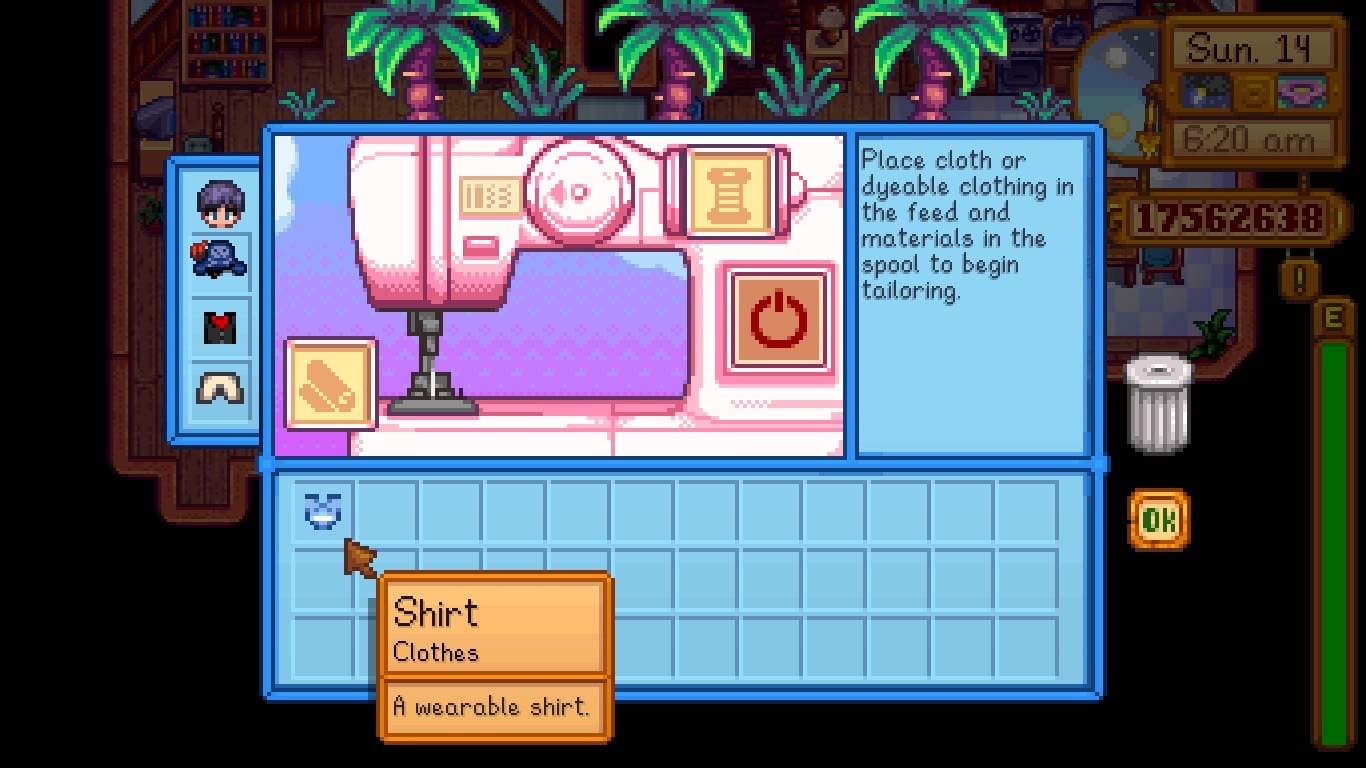Open the quest journal exclamation icon
Image resolution: width=1366 pixels, height=768 pixels.
point(1300,279)
